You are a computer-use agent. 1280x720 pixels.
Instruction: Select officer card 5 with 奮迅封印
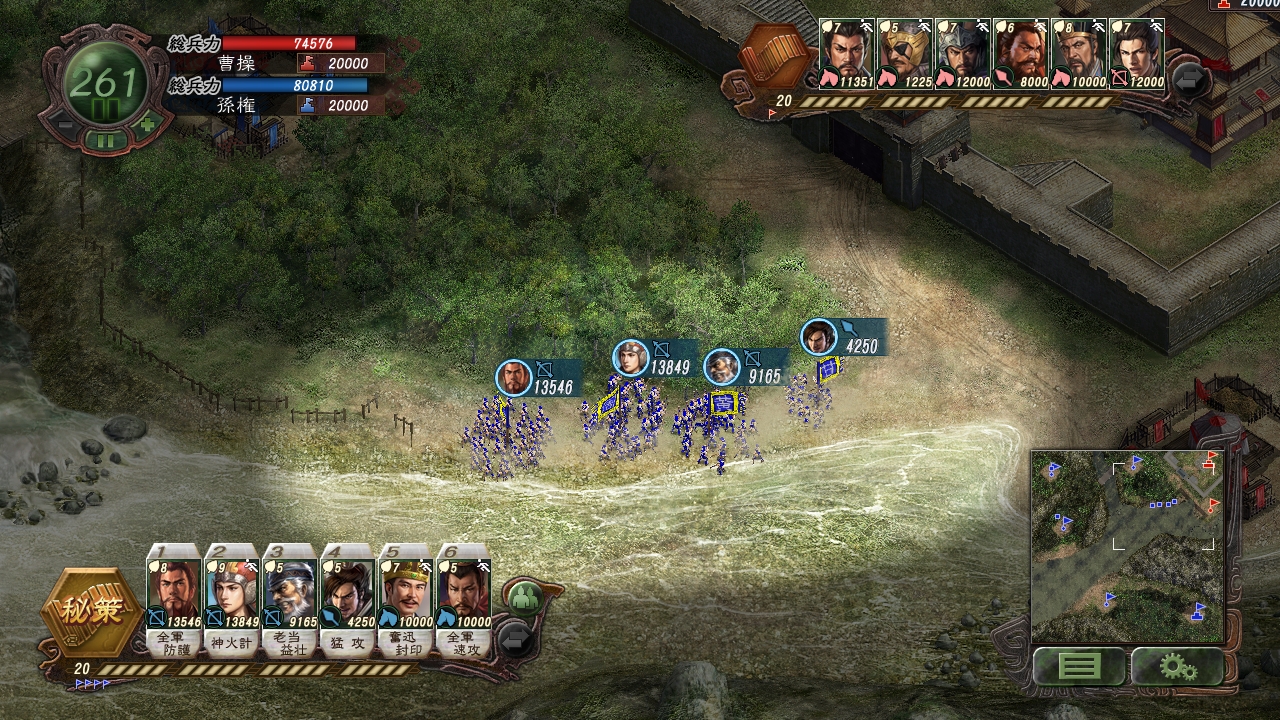(x=406, y=600)
